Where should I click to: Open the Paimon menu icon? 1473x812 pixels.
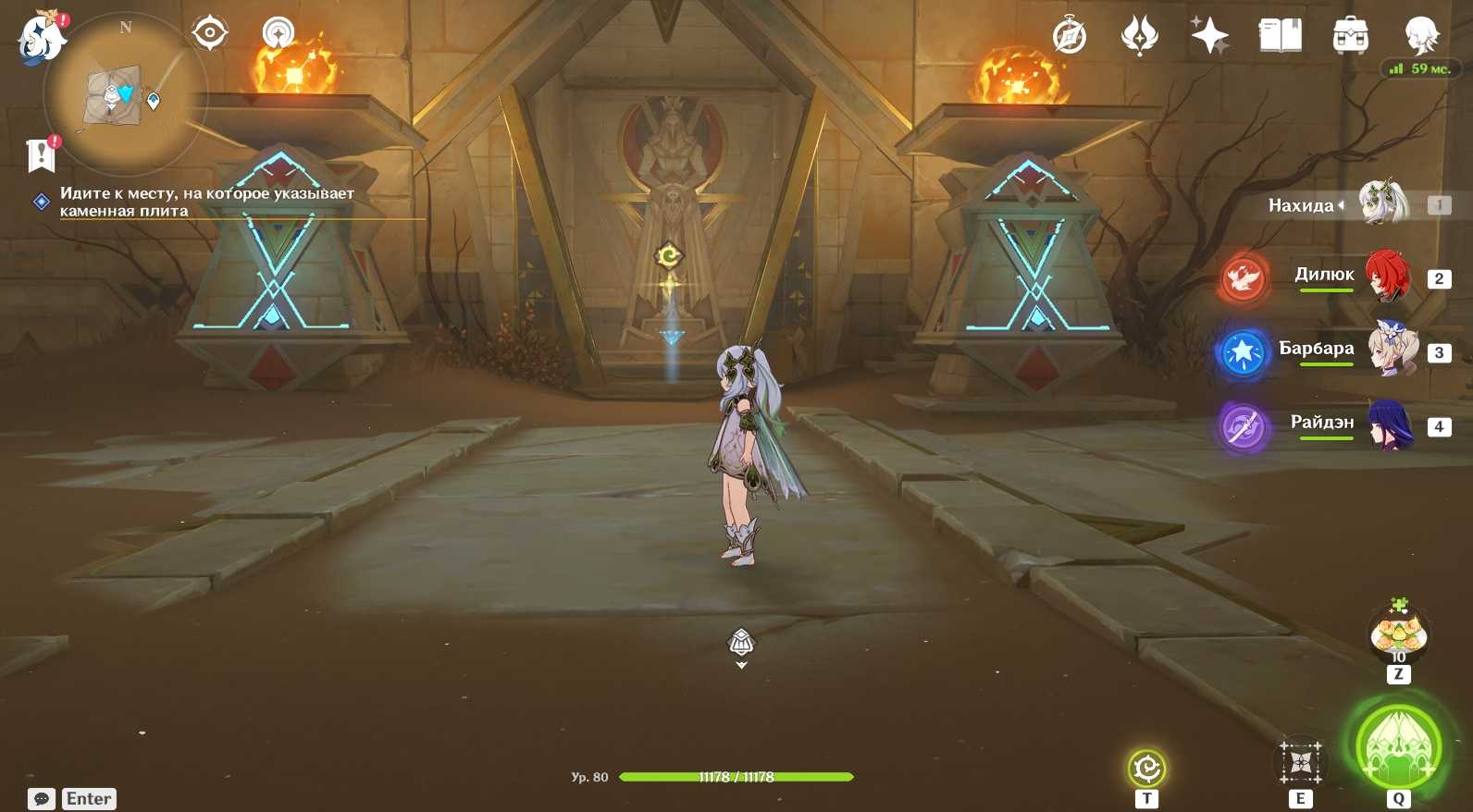pyautogui.click(x=41, y=39)
